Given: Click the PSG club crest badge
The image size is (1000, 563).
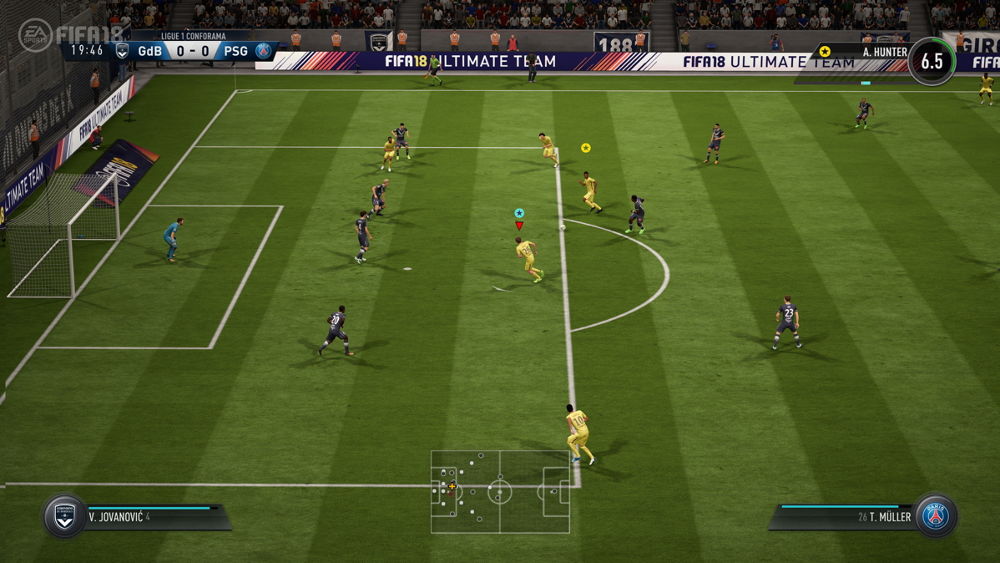Looking at the screenshot, I should click(x=935, y=515).
